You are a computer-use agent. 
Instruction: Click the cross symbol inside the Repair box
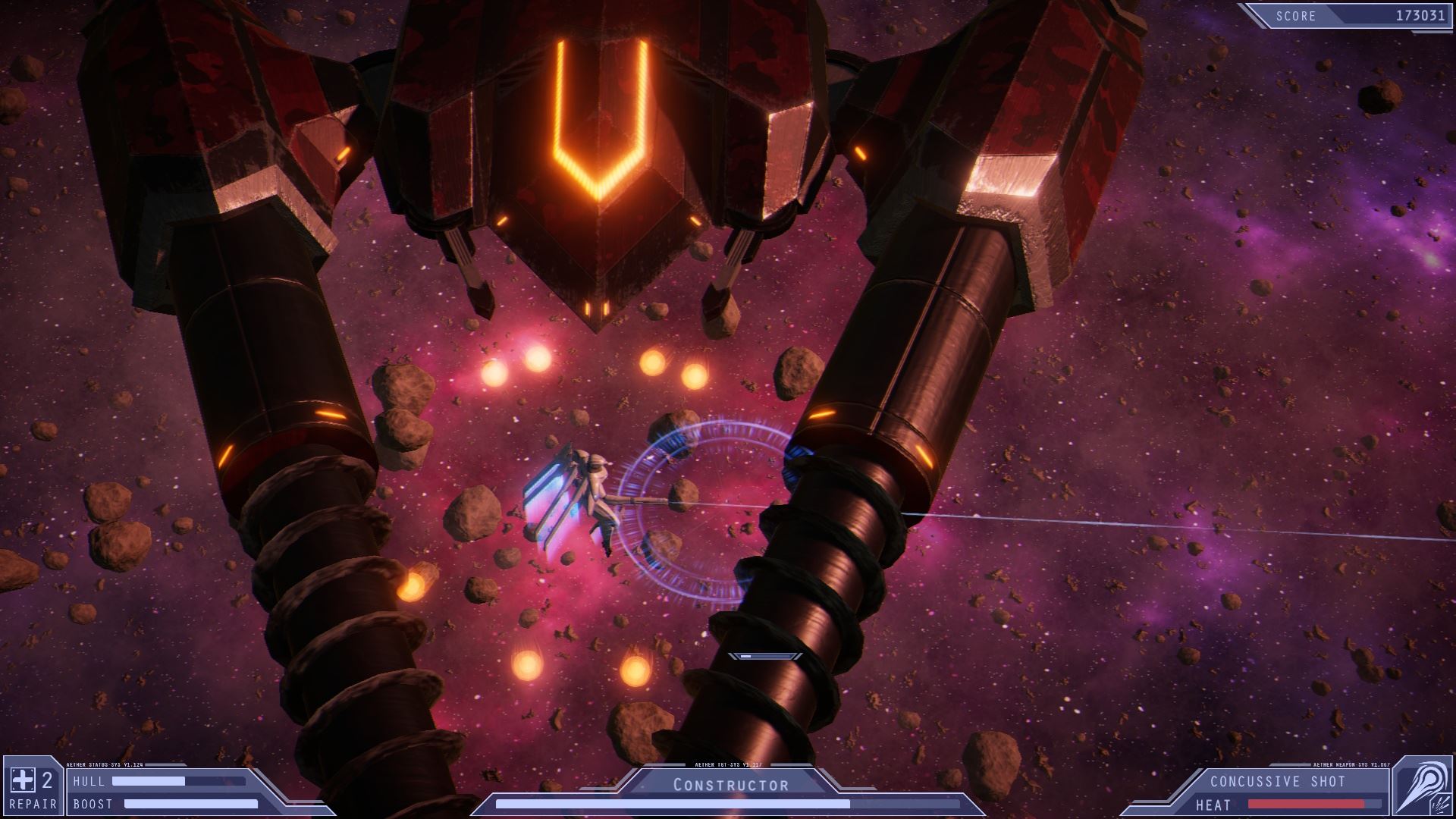click(x=23, y=779)
